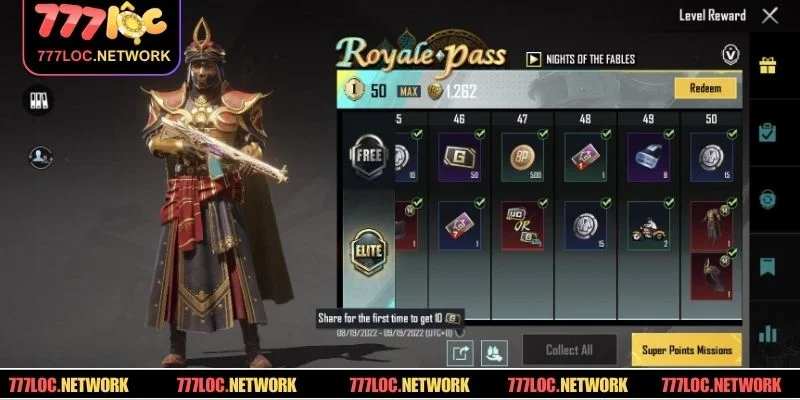The width and height of the screenshot is (800, 400).
Task: Select the level 47 free 500 BP reward
Action: click(520, 157)
